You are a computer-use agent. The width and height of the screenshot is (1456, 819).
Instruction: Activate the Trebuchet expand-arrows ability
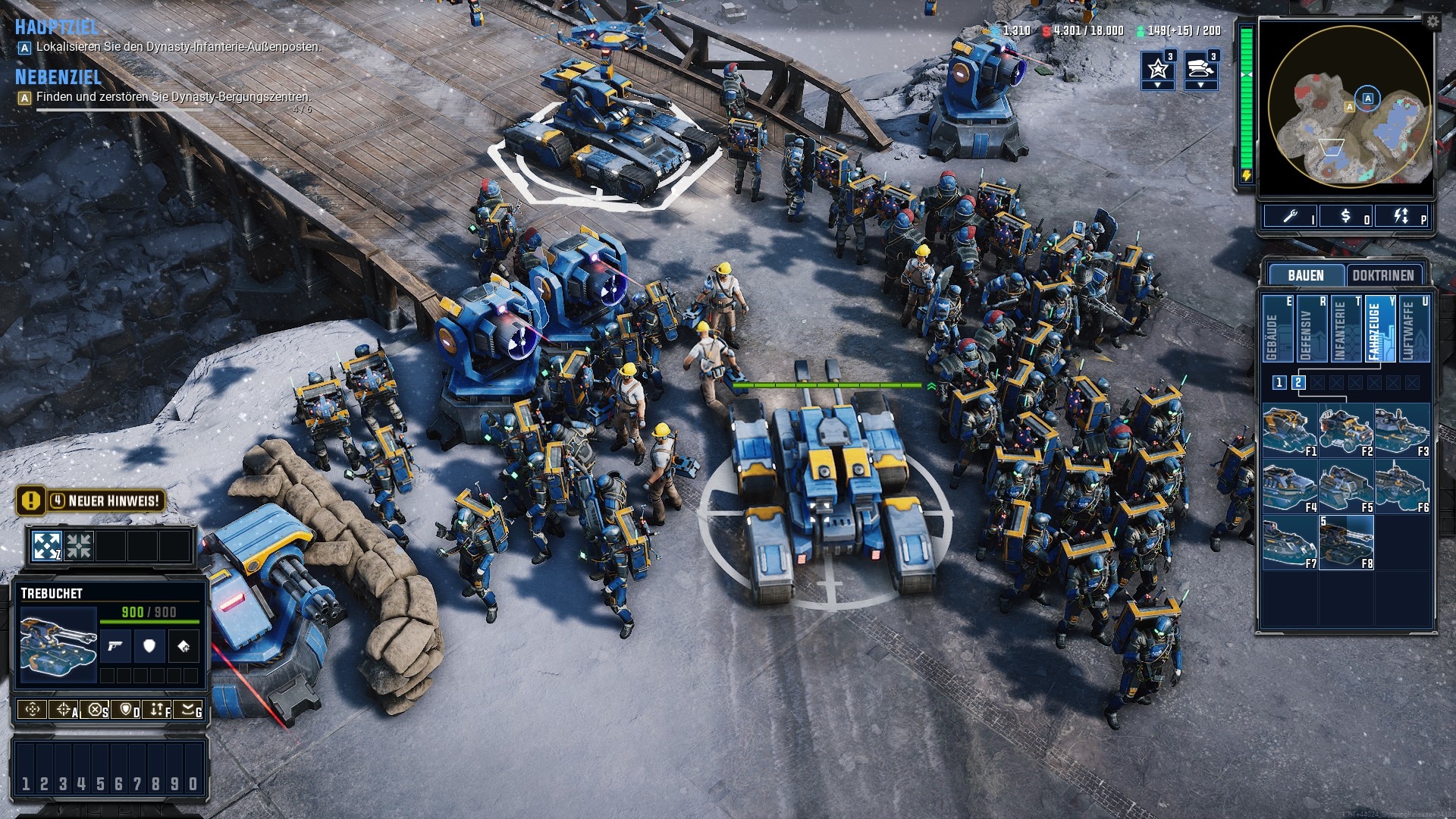46,546
